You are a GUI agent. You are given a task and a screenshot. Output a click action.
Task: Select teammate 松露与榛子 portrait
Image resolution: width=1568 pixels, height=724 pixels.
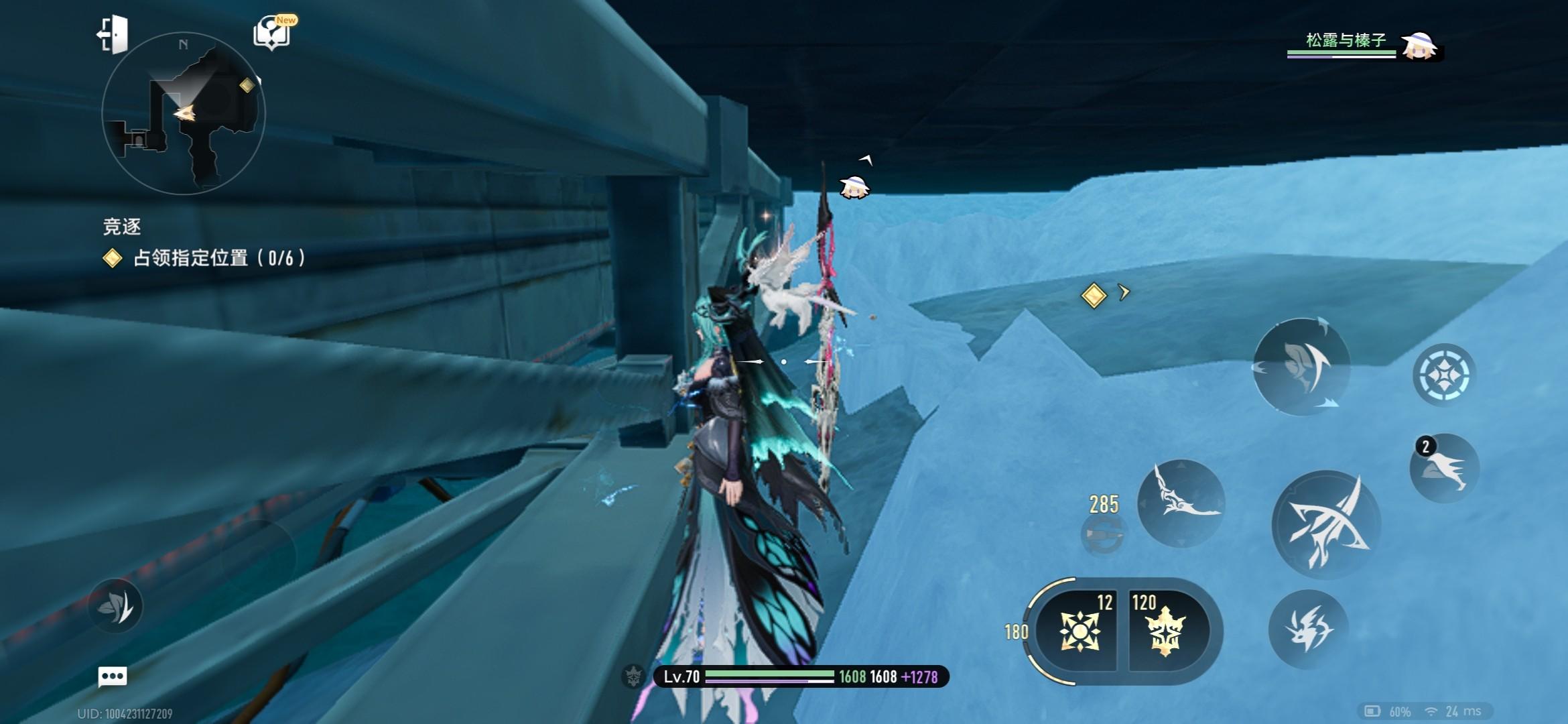1419,46
